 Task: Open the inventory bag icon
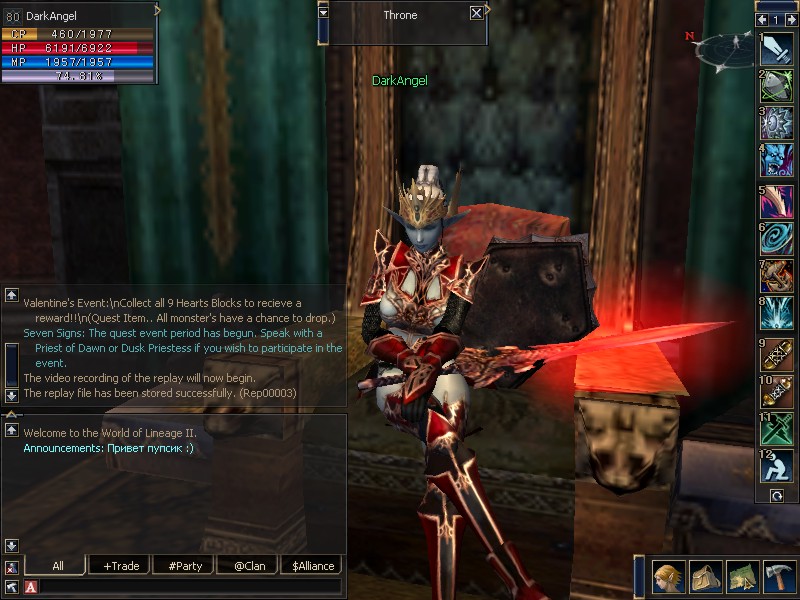click(705, 577)
